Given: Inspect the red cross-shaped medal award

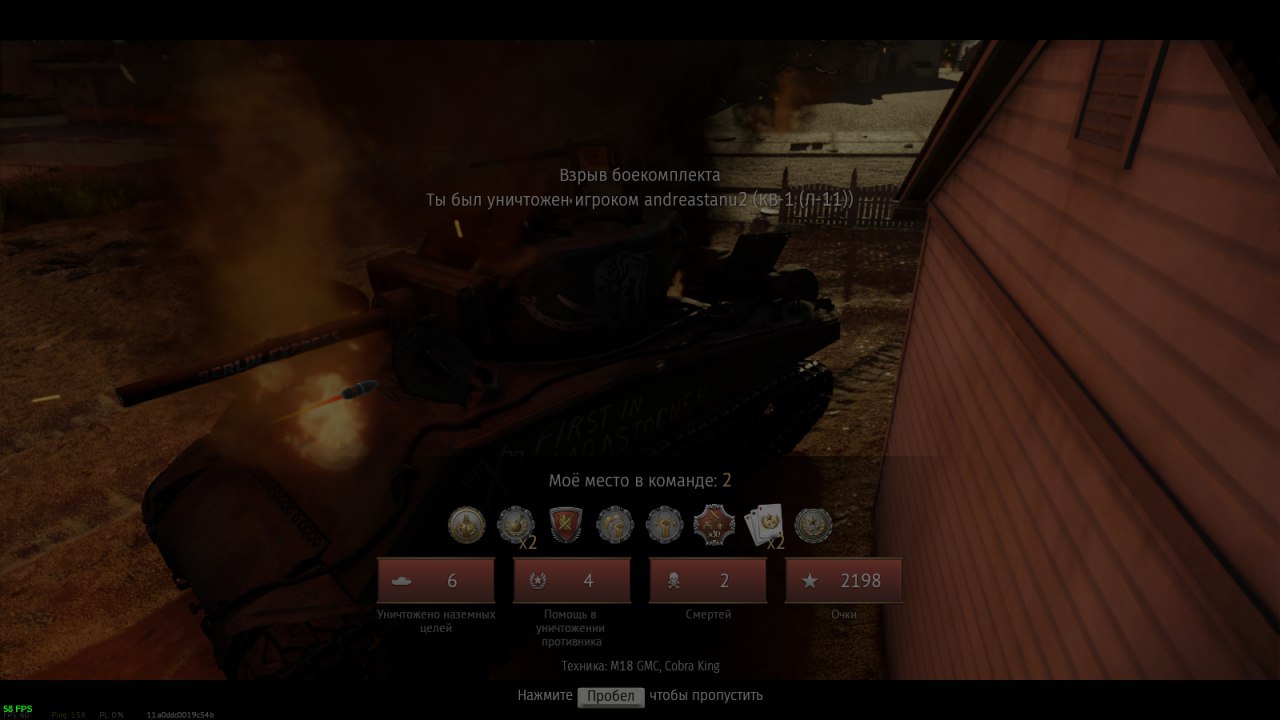Looking at the screenshot, I should (714, 525).
